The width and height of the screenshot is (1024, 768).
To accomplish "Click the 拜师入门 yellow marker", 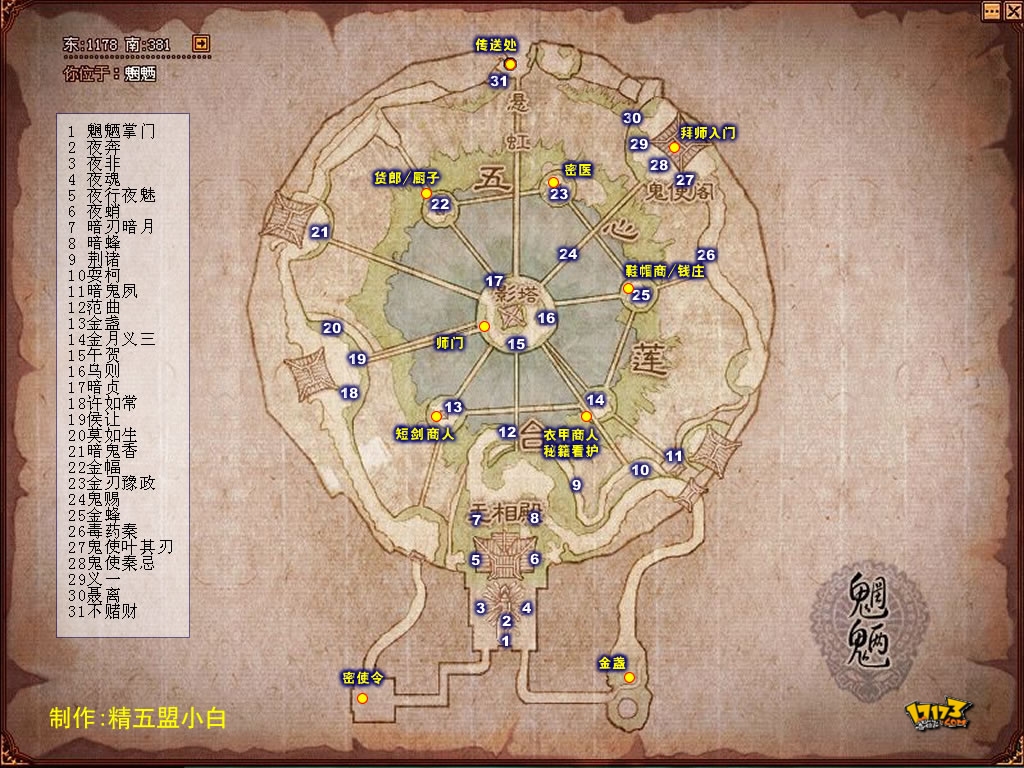I will 675,147.
